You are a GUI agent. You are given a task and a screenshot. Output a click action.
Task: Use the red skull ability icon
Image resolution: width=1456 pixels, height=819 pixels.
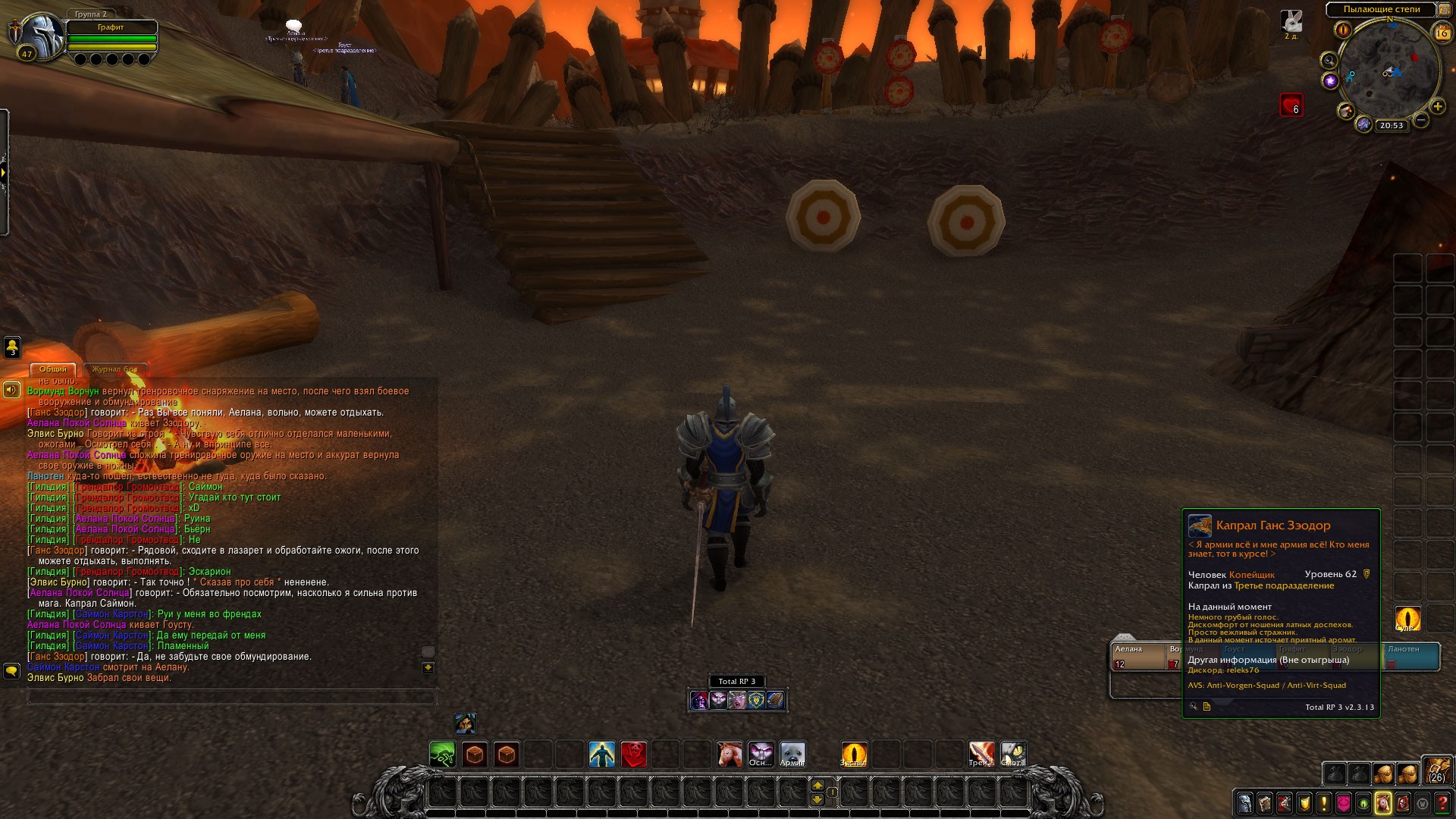[x=634, y=755]
